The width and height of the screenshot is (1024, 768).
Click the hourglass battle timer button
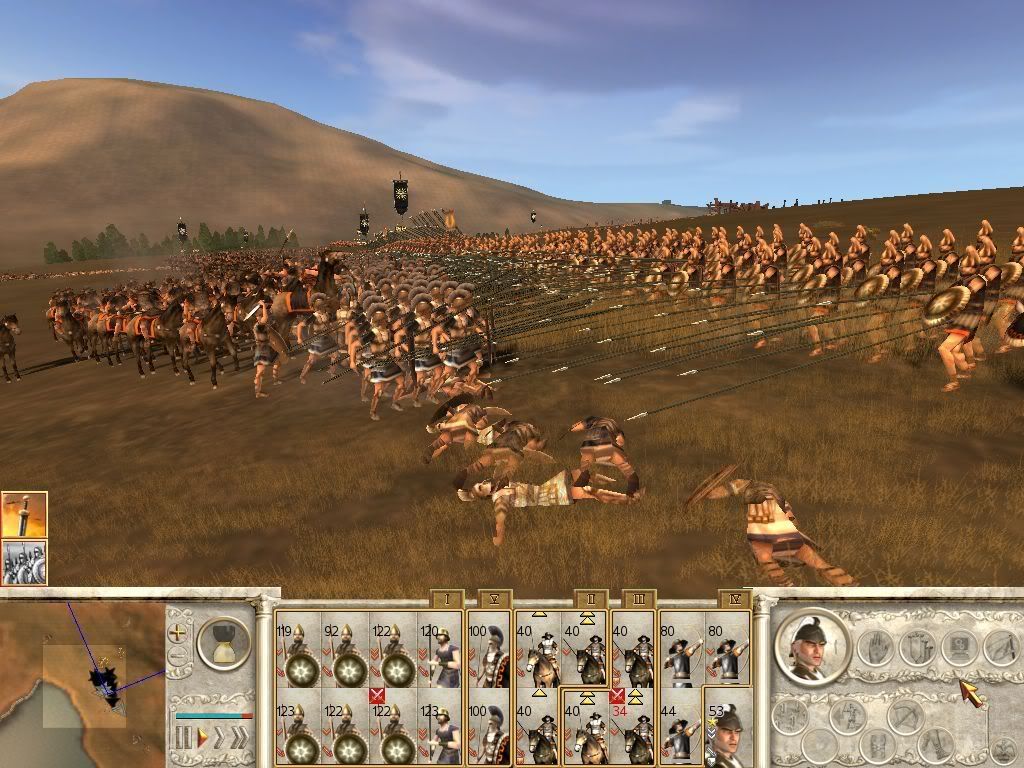tap(223, 642)
